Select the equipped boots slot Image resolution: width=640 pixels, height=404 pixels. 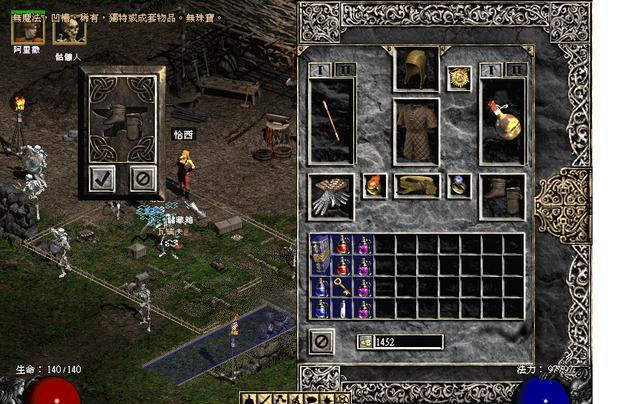coord(502,195)
